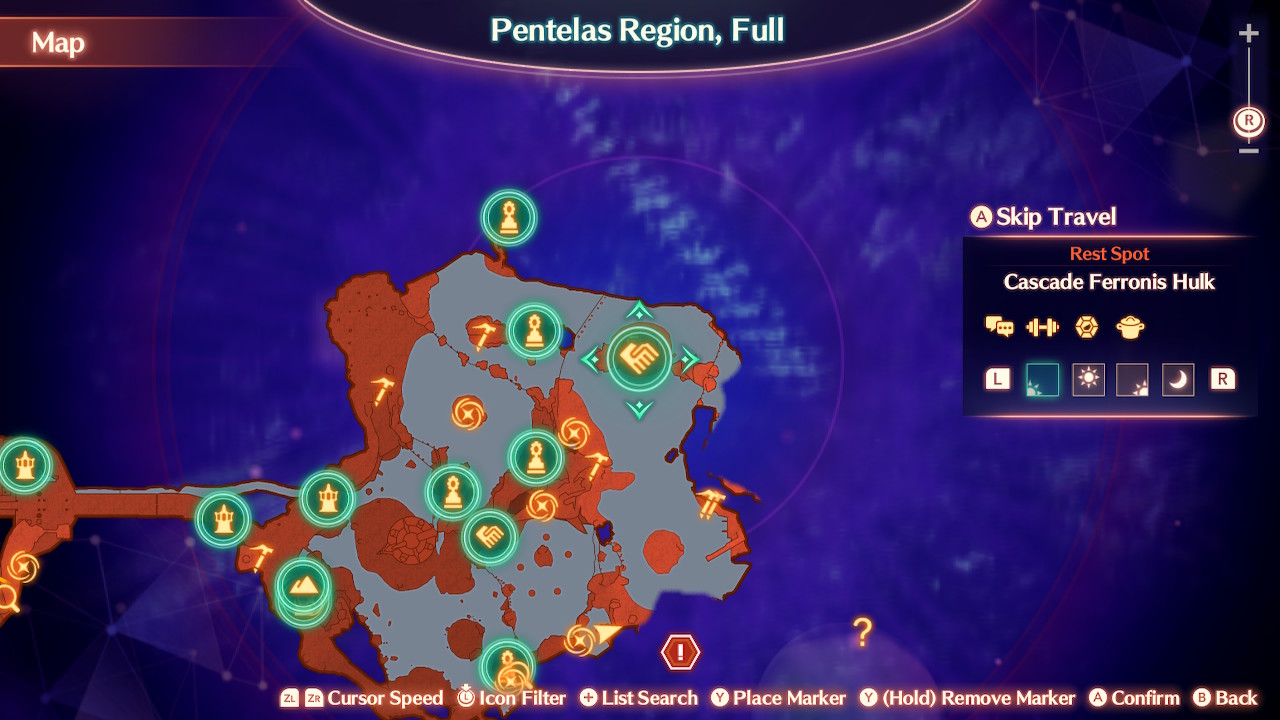Open the Icon Filter

[x=511, y=698]
